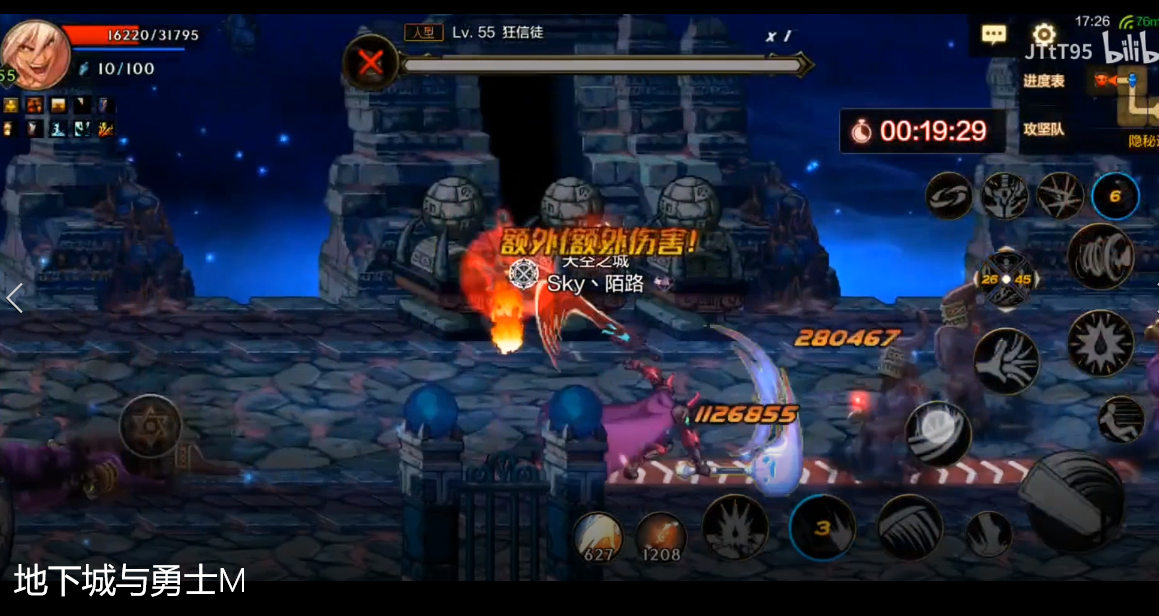
Task: Tap the left-edge arrow to go back
Action: 14,297
